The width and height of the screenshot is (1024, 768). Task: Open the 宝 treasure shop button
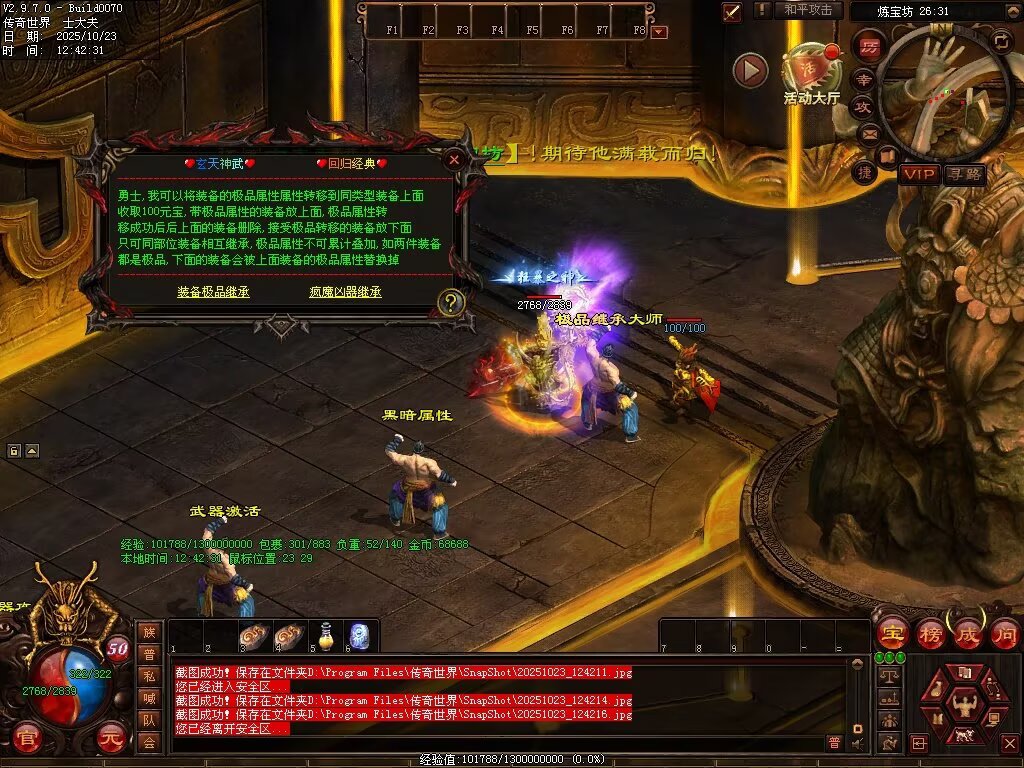coord(891,633)
